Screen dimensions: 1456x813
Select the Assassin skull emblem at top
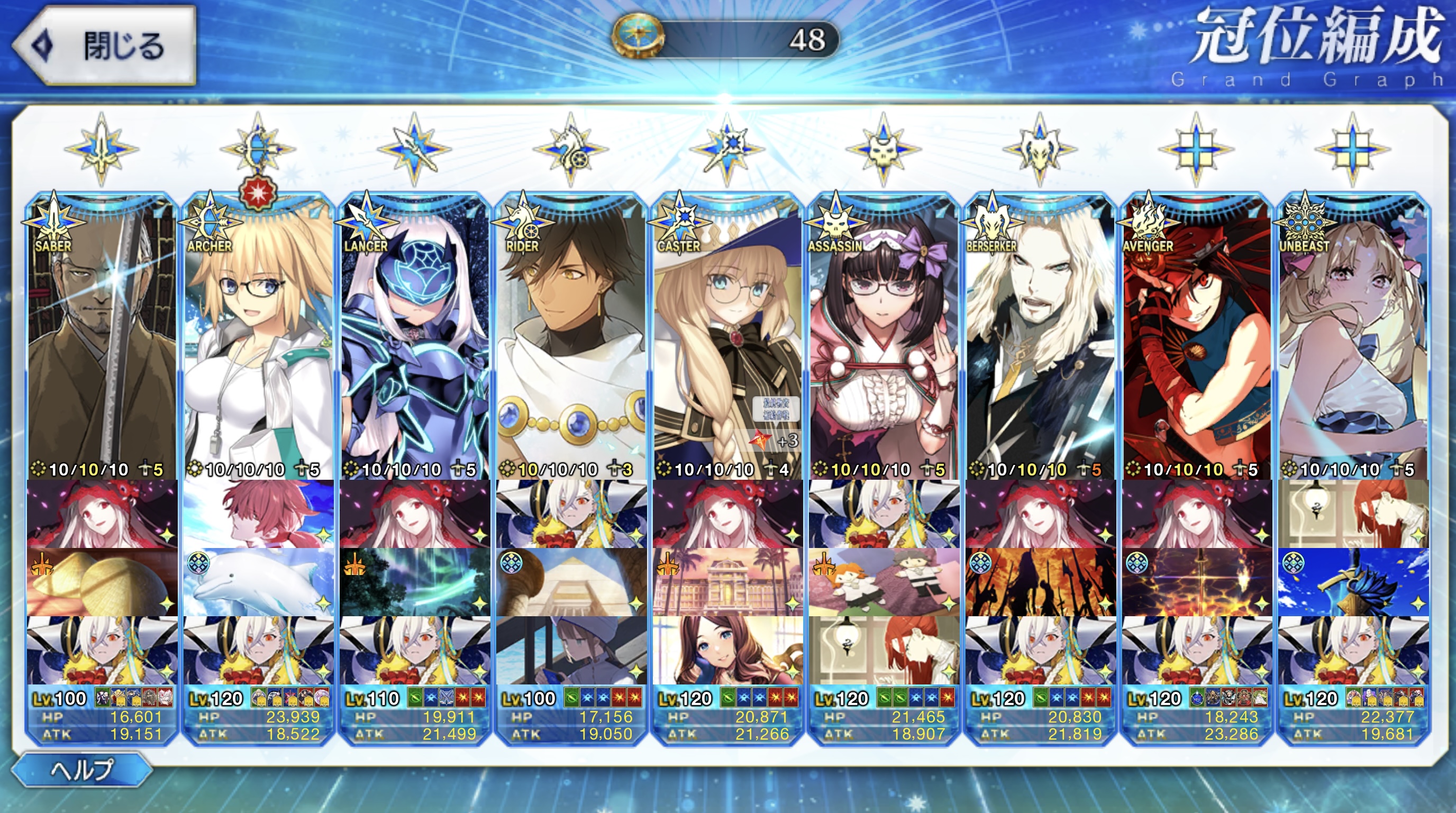point(884,149)
